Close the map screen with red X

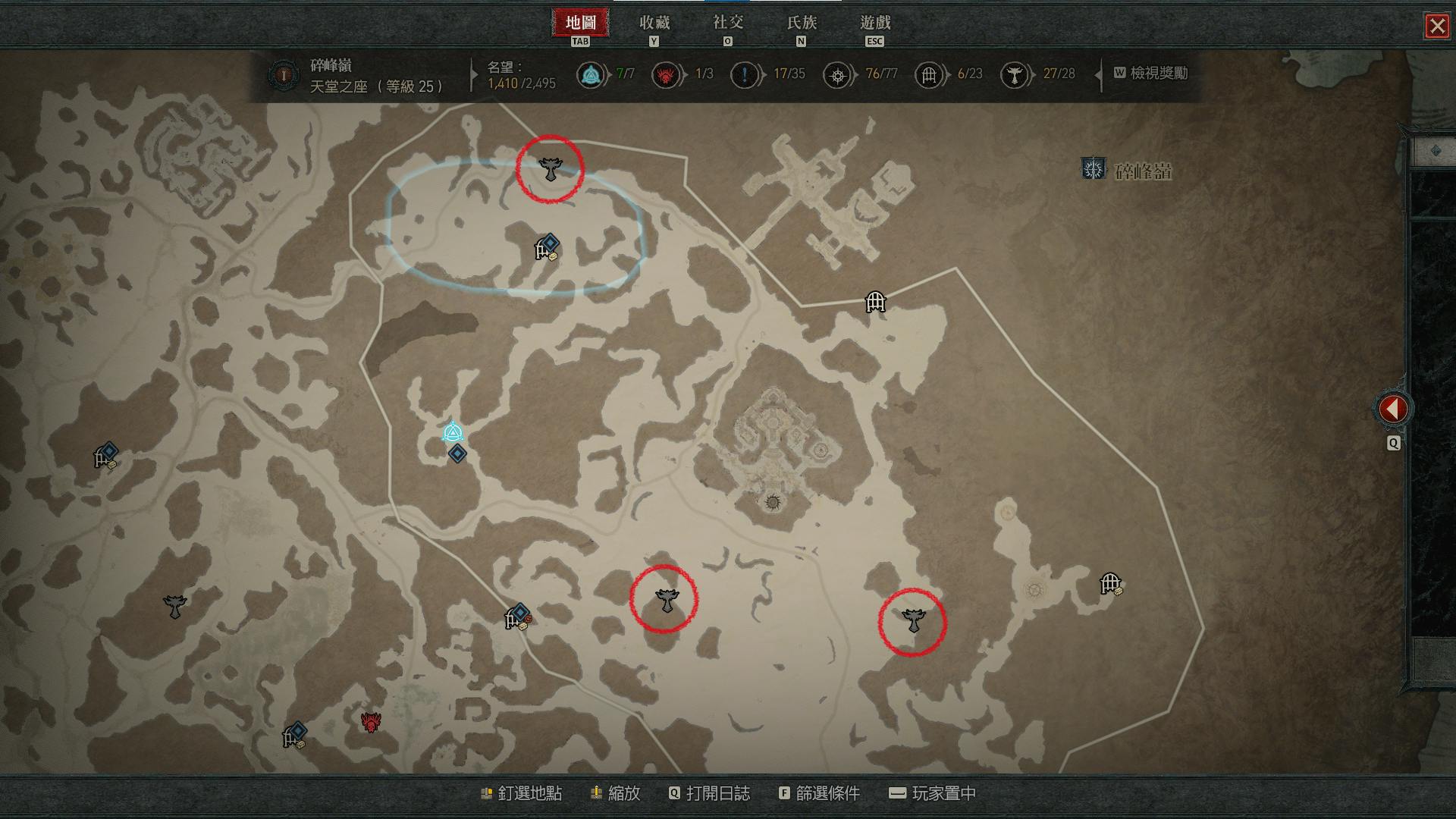[1437, 27]
